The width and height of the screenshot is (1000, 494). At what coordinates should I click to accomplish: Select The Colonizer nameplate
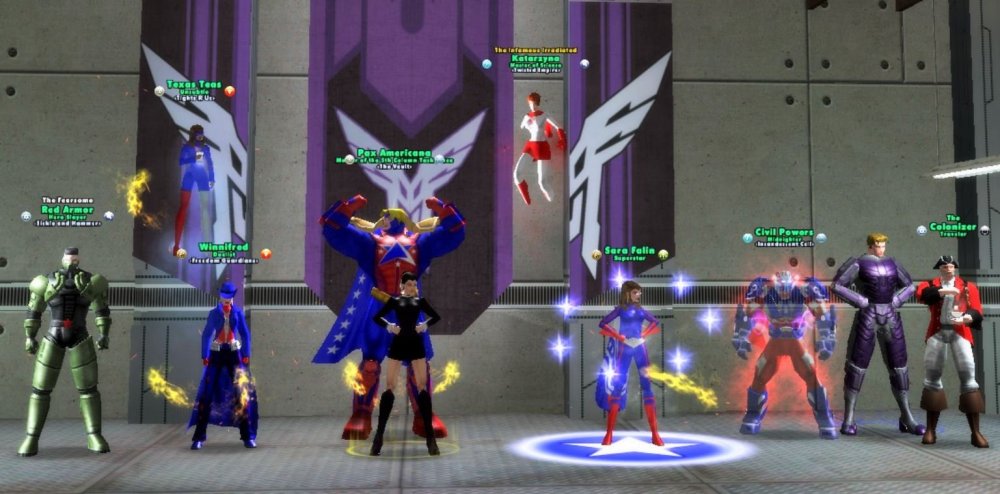953,226
